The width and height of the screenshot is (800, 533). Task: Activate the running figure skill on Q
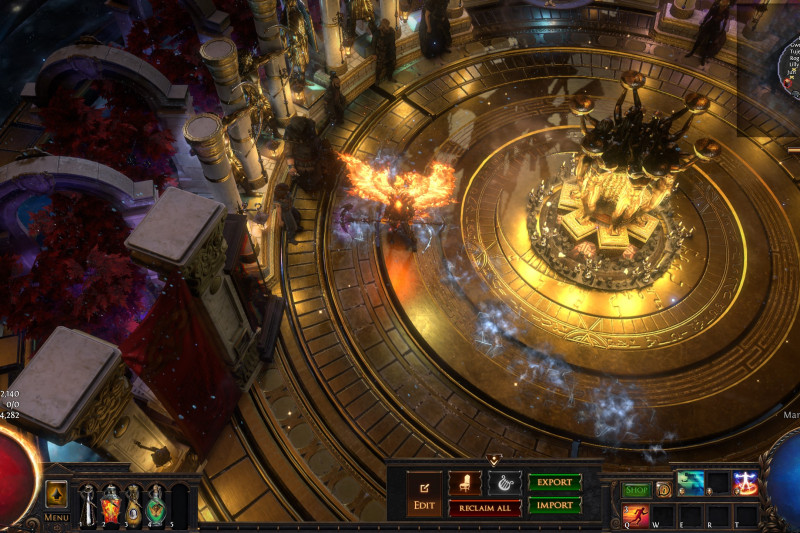coord(636,515)
